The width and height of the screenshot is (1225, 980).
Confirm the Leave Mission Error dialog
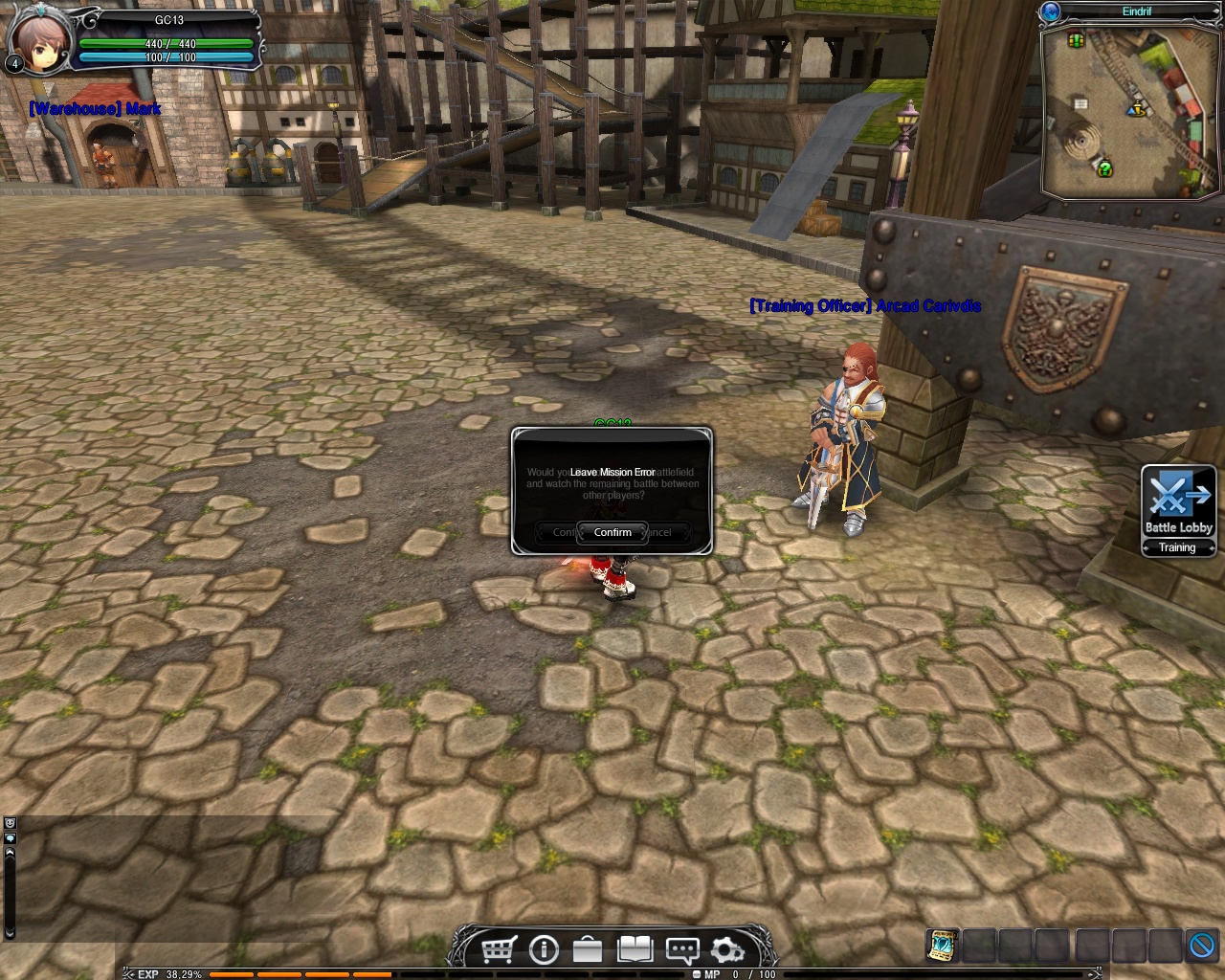click(612, 532)
